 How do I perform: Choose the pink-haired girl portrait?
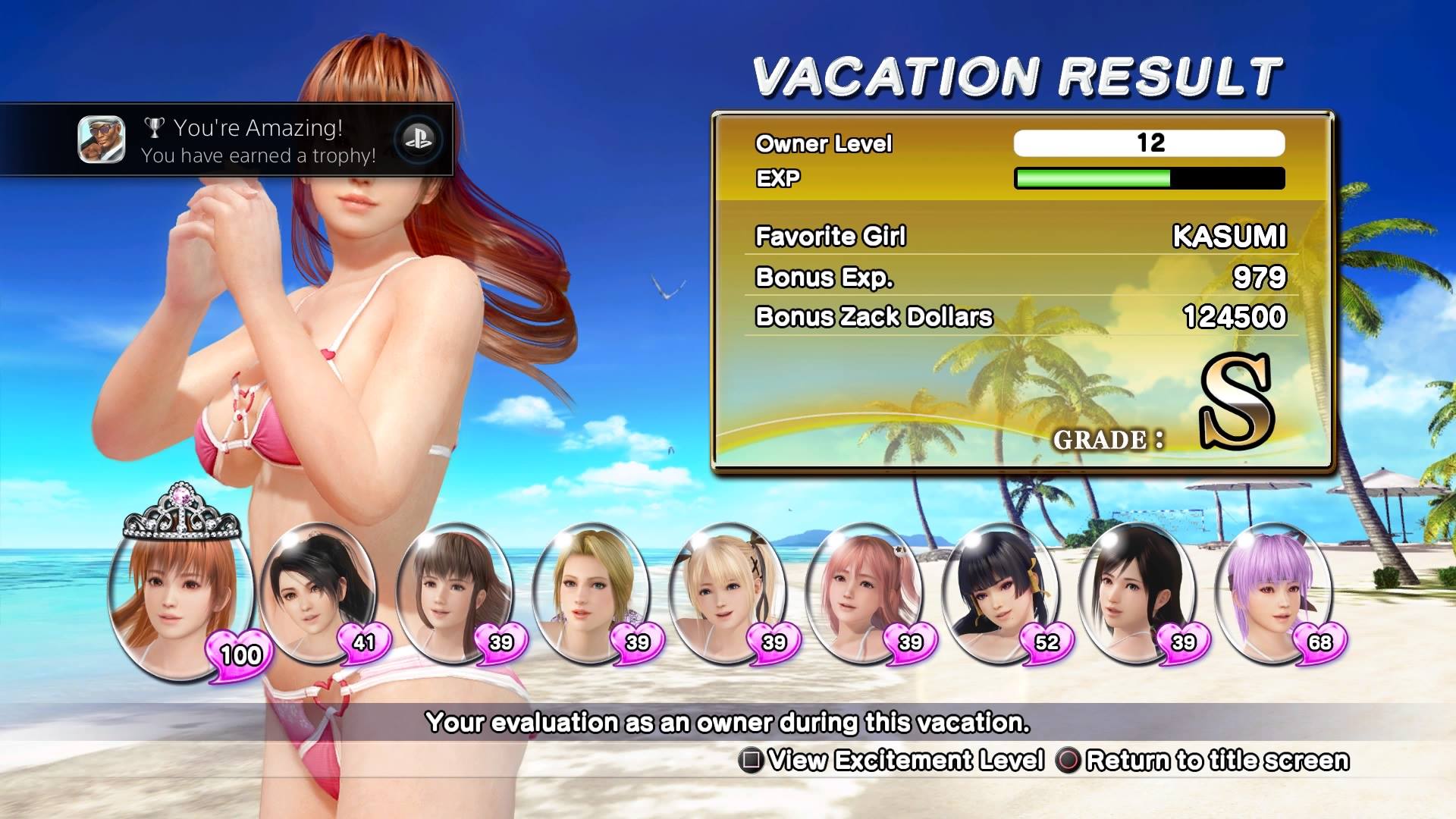(x=864, y=591)
